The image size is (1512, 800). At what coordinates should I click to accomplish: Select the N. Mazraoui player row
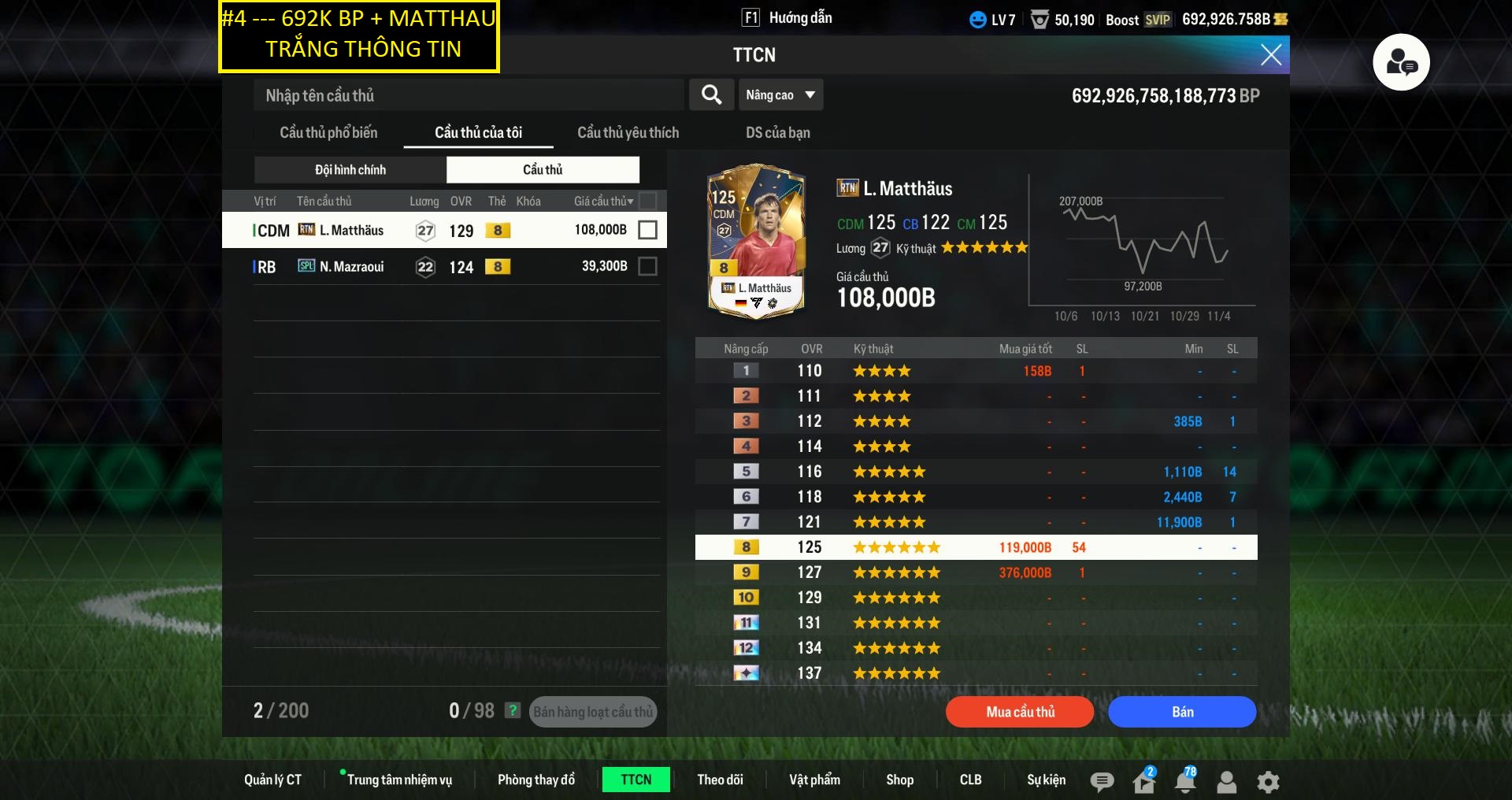441,267
